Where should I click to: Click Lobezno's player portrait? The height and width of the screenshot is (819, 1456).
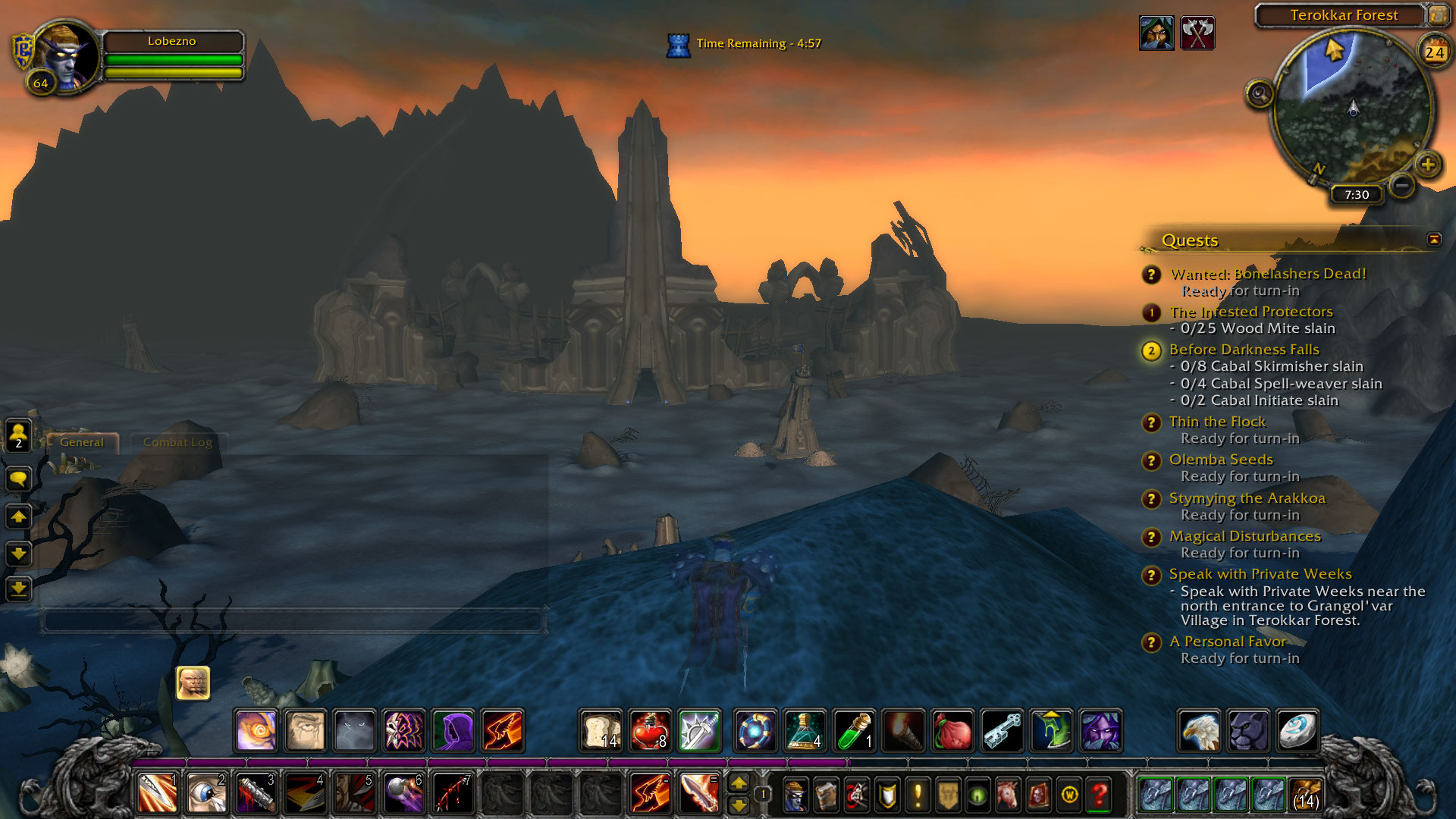(68, 56)
